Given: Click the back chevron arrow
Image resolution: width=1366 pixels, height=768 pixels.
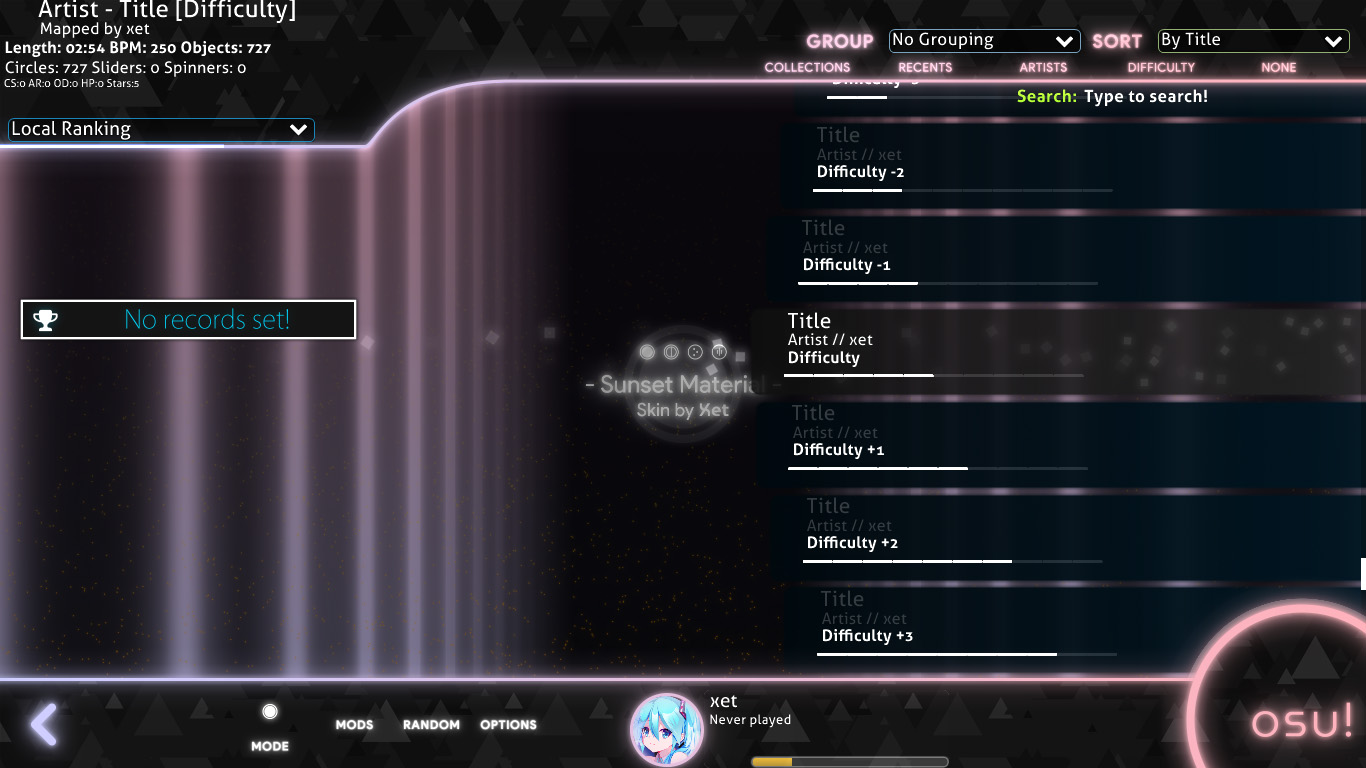Looking at the screenshot, I should click(x=43, y=724).
